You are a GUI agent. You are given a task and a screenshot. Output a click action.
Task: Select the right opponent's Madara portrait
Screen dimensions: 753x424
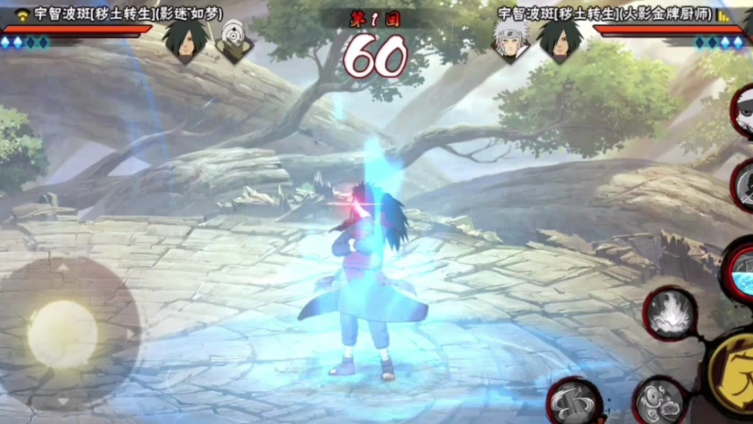point(560,40)
